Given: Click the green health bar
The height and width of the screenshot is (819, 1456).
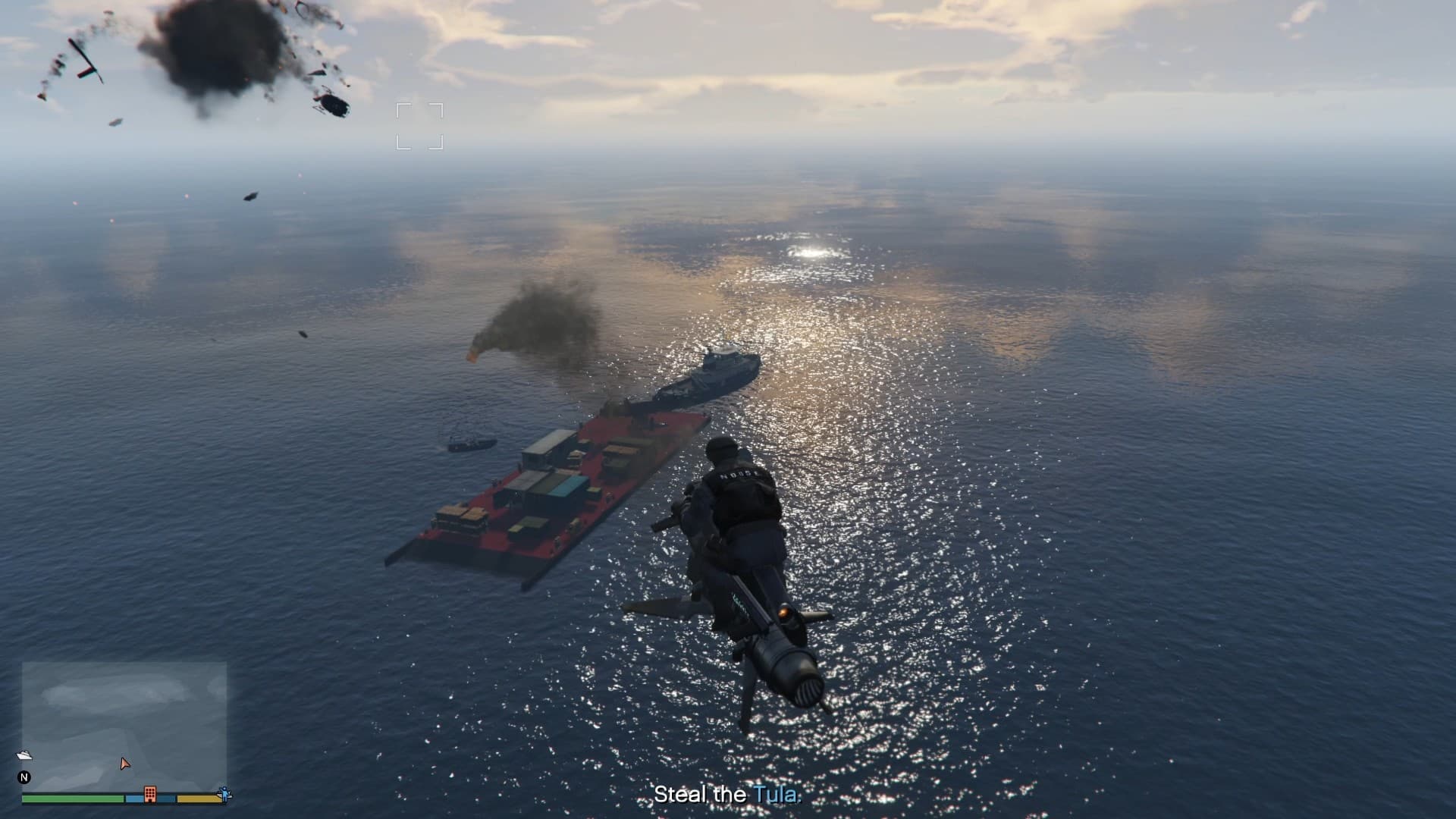Looking at the screenshot, I should pyautogui.click(x=72, y=798).
